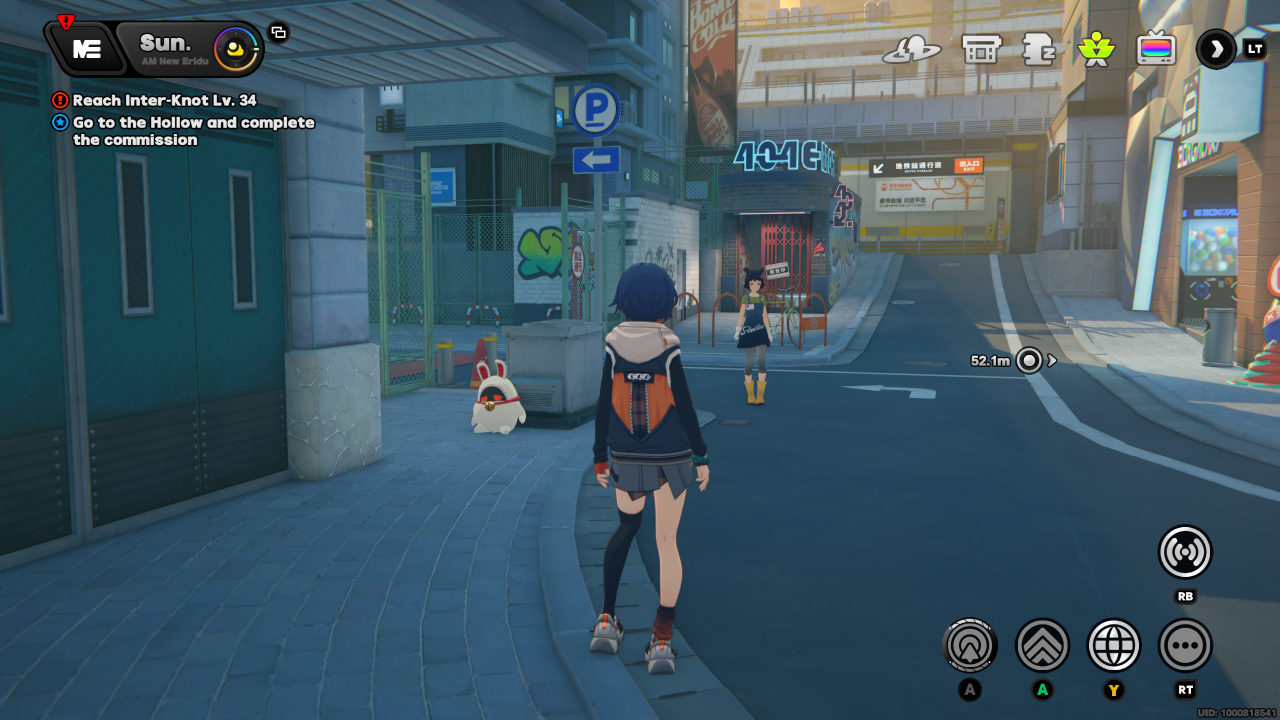The height and width of the screenshot is (720, 1280).
Task: Click the gray A interact ring icon
Action: (969, 645)
